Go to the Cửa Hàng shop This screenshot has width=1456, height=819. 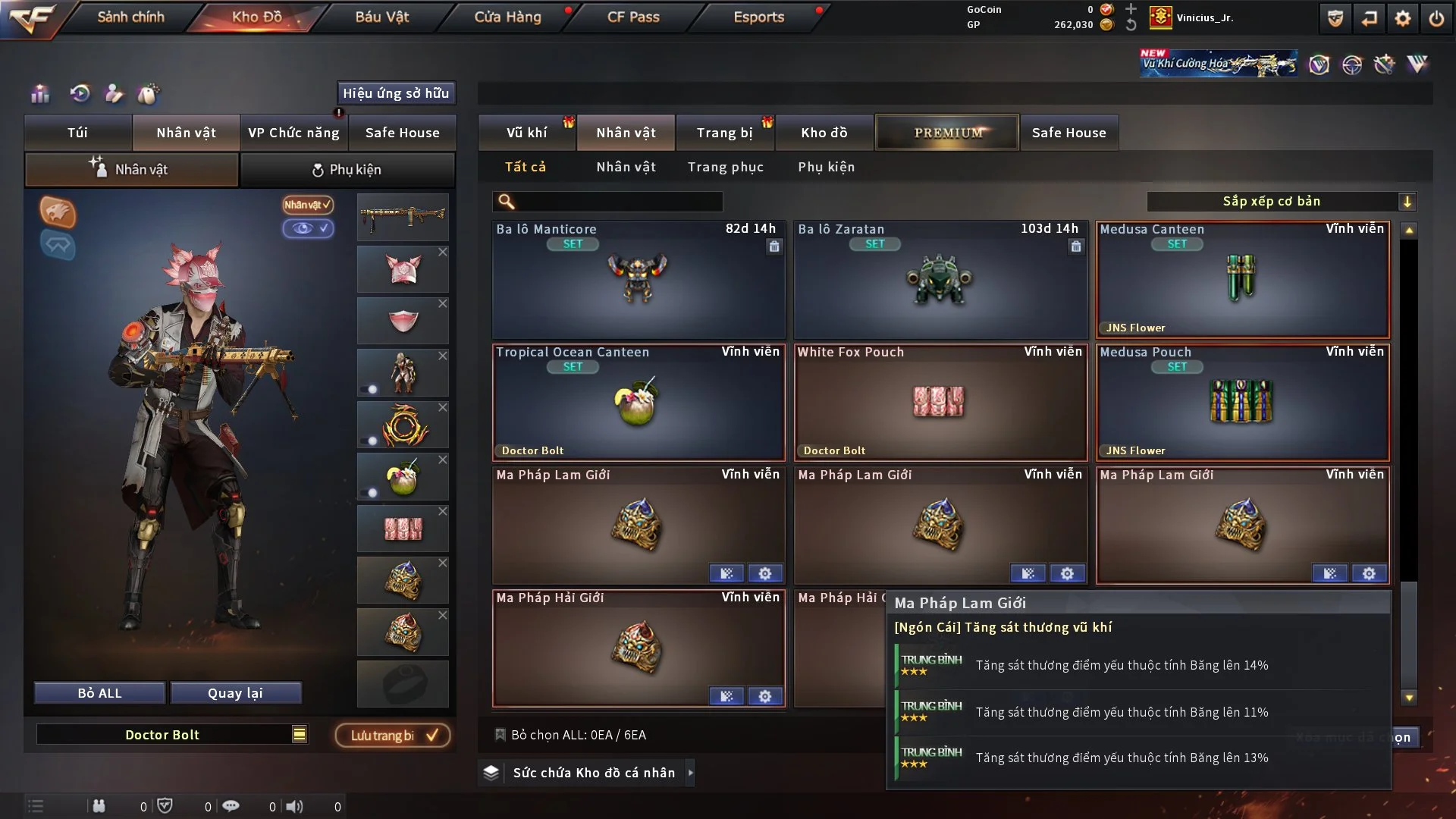(507, 17)
